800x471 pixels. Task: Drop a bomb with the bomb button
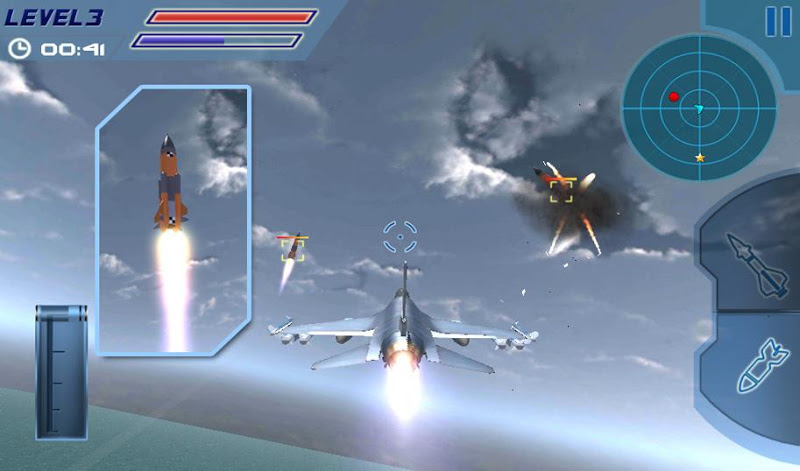pyautogui.click(x=757, y=368)
